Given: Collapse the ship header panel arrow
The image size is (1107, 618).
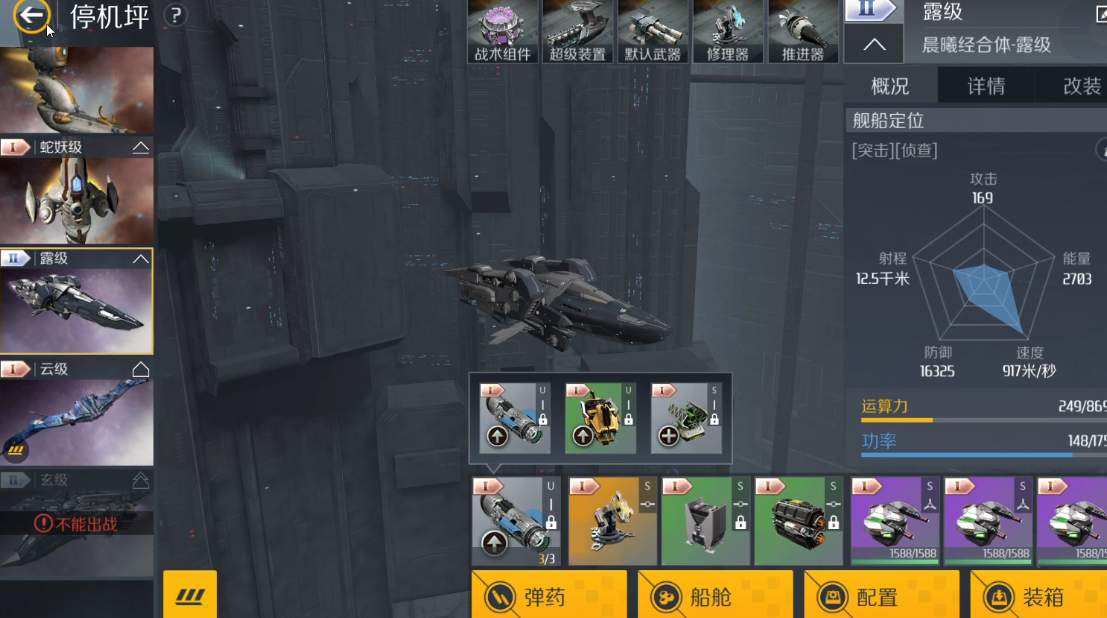Looking at the screenshot, I should pyautogui.click(x=873, y=45).
